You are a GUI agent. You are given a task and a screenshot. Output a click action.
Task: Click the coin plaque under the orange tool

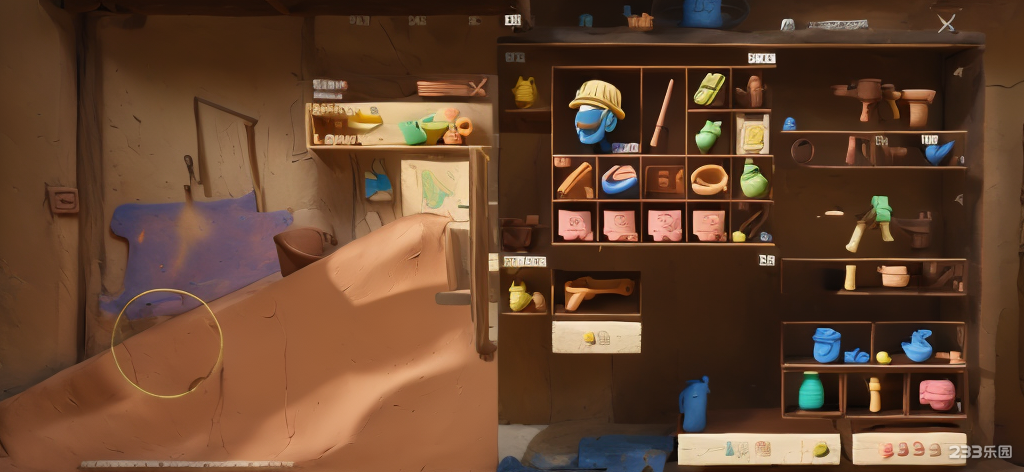click(596, 338)
